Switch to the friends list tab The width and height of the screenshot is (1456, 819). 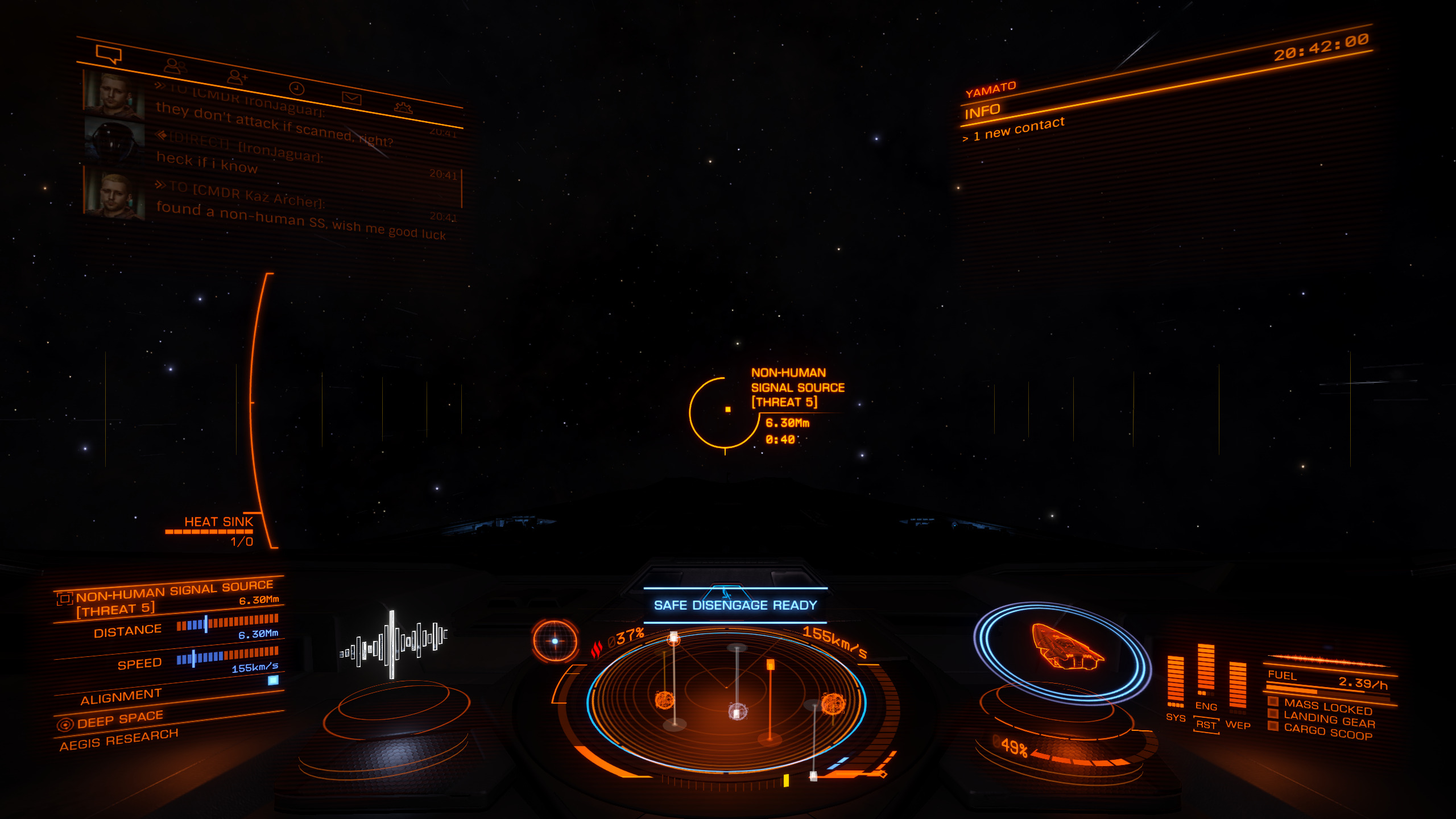[174, 67]
